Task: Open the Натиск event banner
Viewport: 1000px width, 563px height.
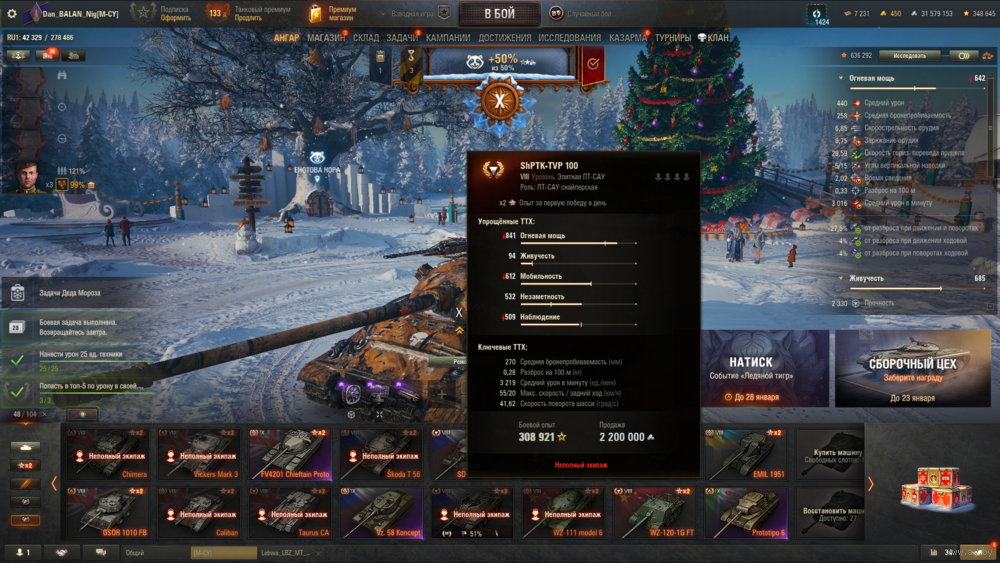Action: [x=764, y=368]
